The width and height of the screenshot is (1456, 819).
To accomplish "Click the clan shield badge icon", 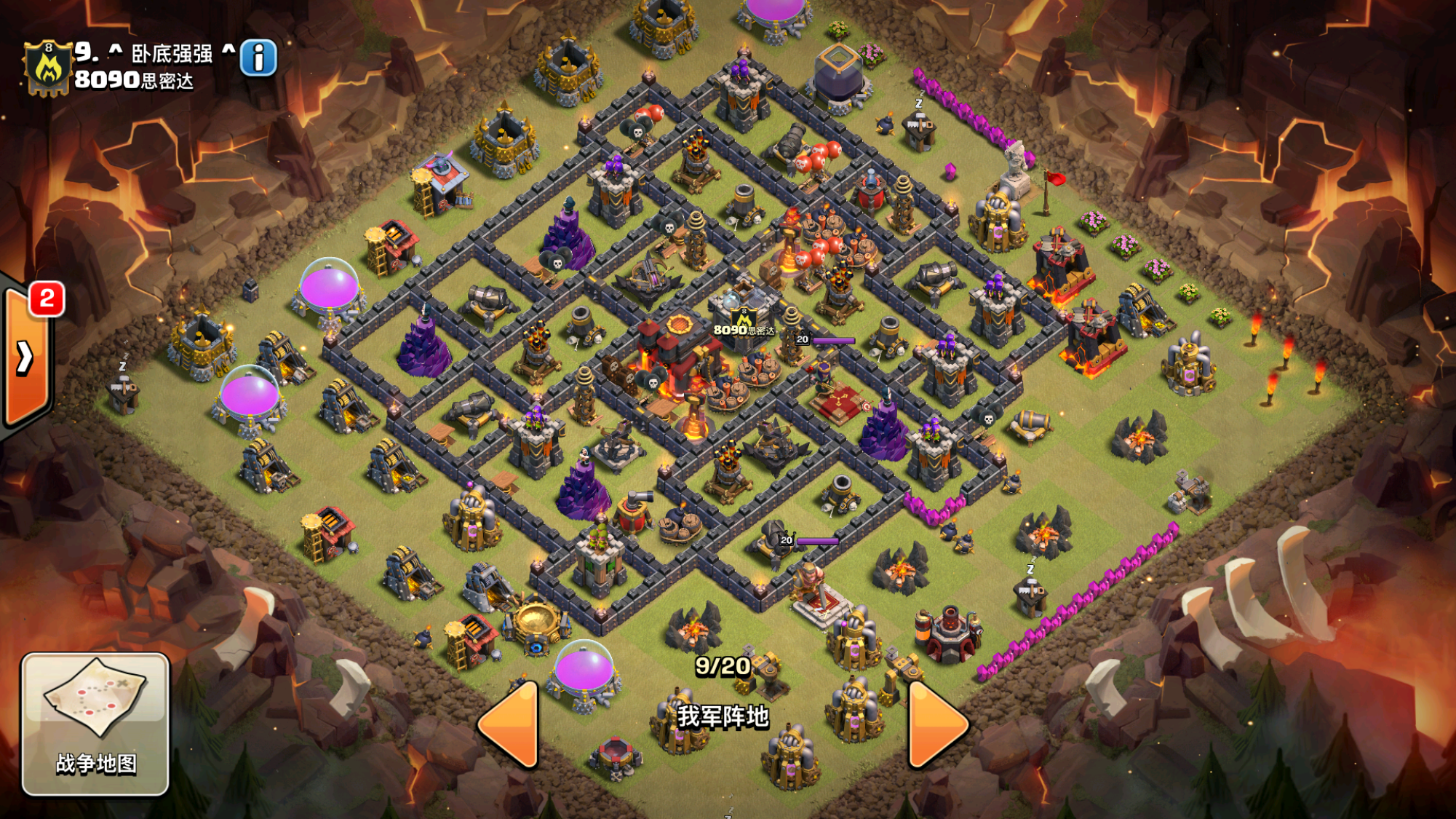I will [48, 68].
